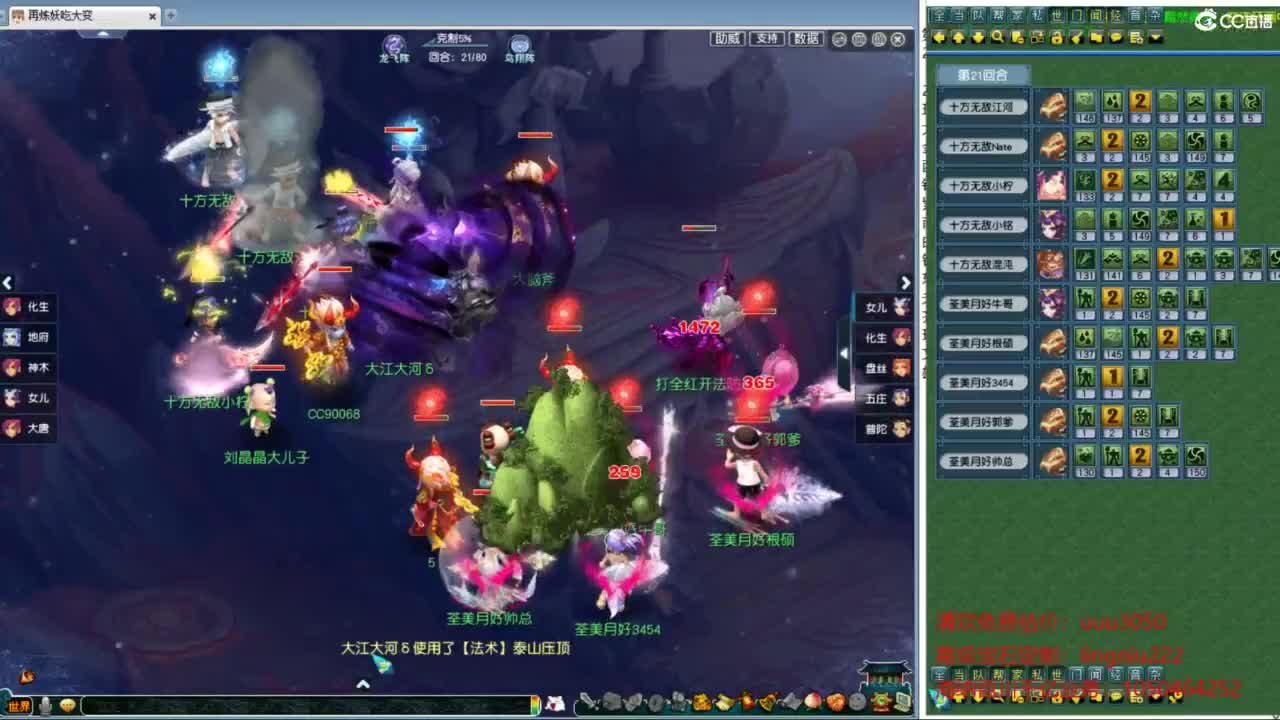Click the bell item icon on the bottom bar
Viewport: 1280px width, 720px height.
tap(766, 701)
